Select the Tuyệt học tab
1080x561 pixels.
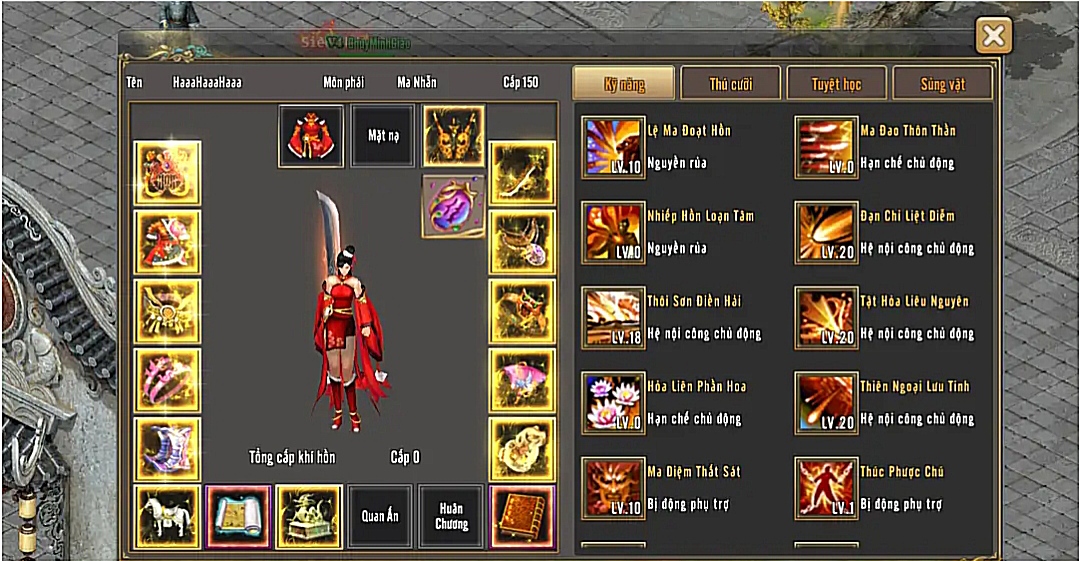tap(836, 84)
